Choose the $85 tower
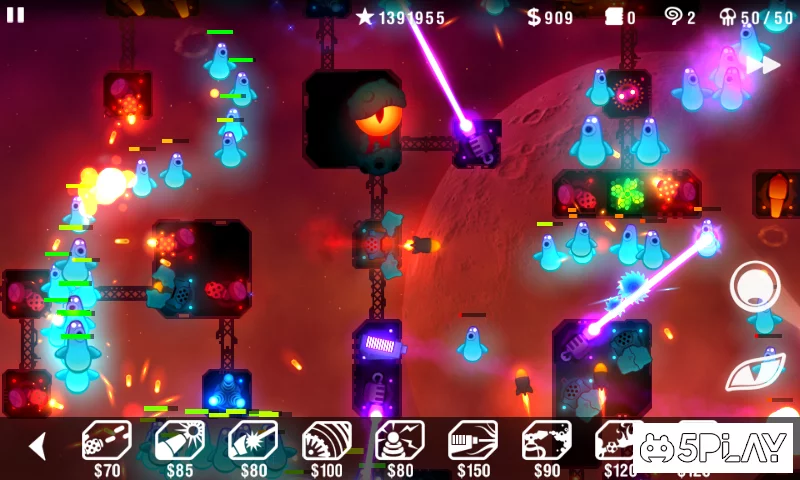This screenshot has width=800, height=480. click(x=180, y=441)
